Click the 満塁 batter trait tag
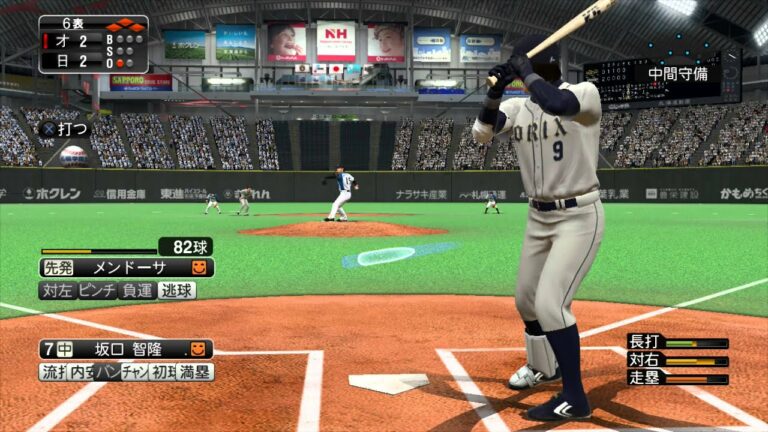The height and width of the screenshot is (432, 768). 194,372
